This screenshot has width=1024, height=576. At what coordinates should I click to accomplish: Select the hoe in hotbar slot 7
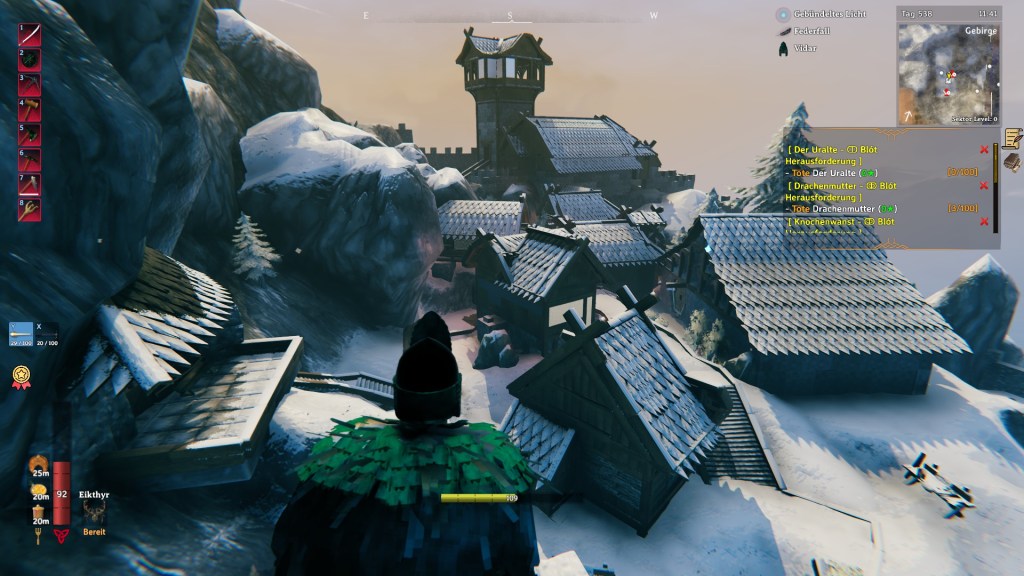tap(29, 185)
